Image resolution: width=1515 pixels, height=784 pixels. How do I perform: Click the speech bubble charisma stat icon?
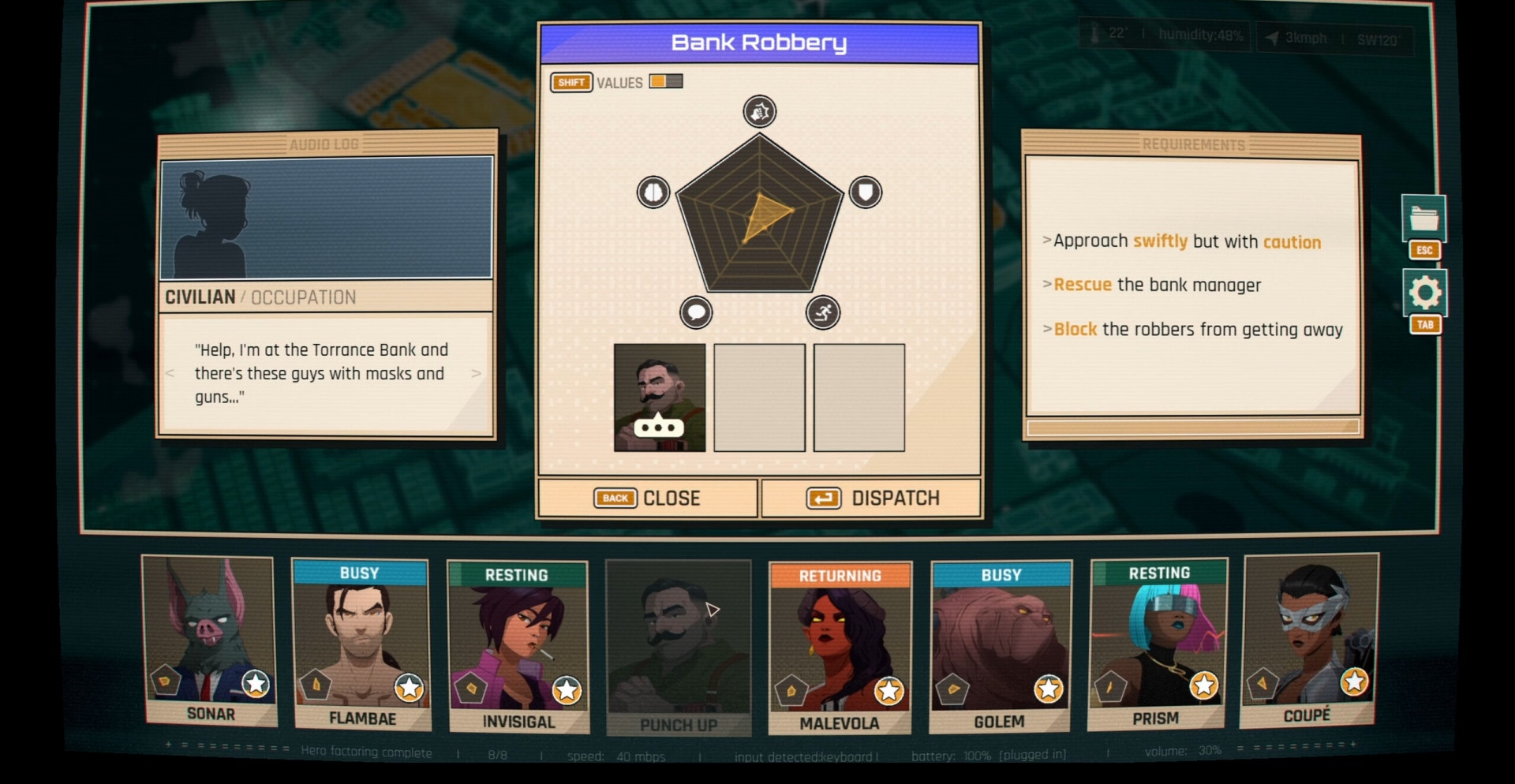point(696,312)
